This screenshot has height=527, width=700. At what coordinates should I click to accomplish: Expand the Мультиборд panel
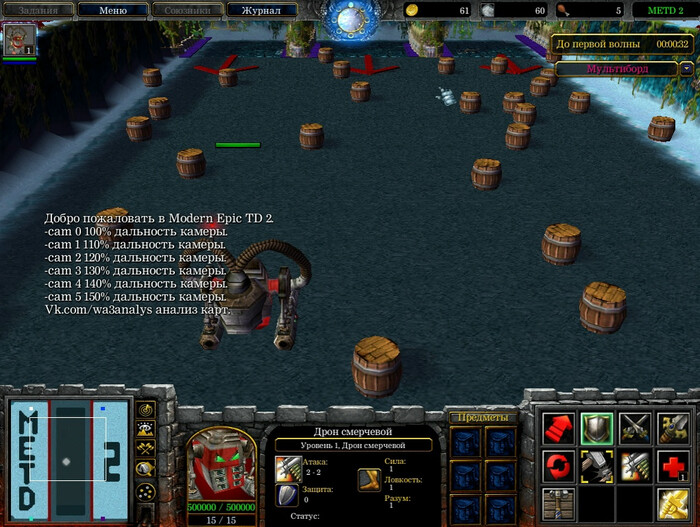coord(622,69)
